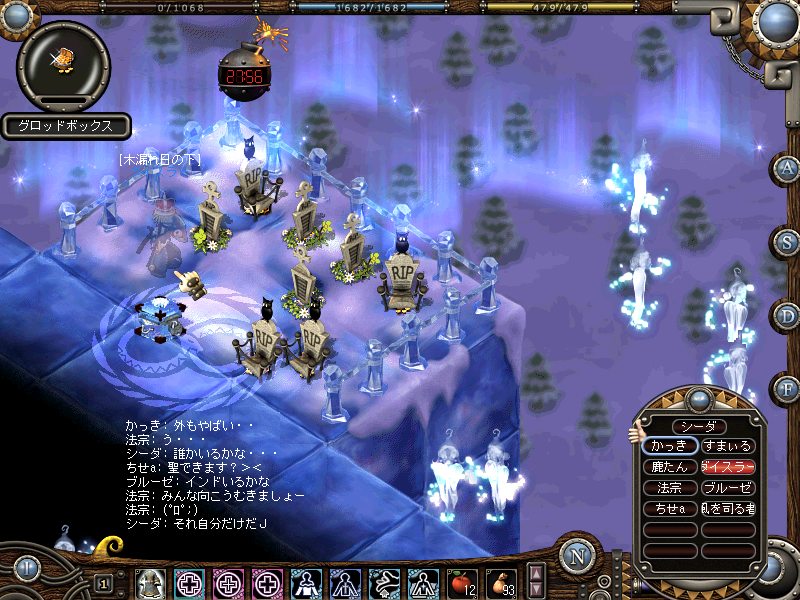
Task: Activate the first pink cross healing skill
Action: tap(189, 582)
